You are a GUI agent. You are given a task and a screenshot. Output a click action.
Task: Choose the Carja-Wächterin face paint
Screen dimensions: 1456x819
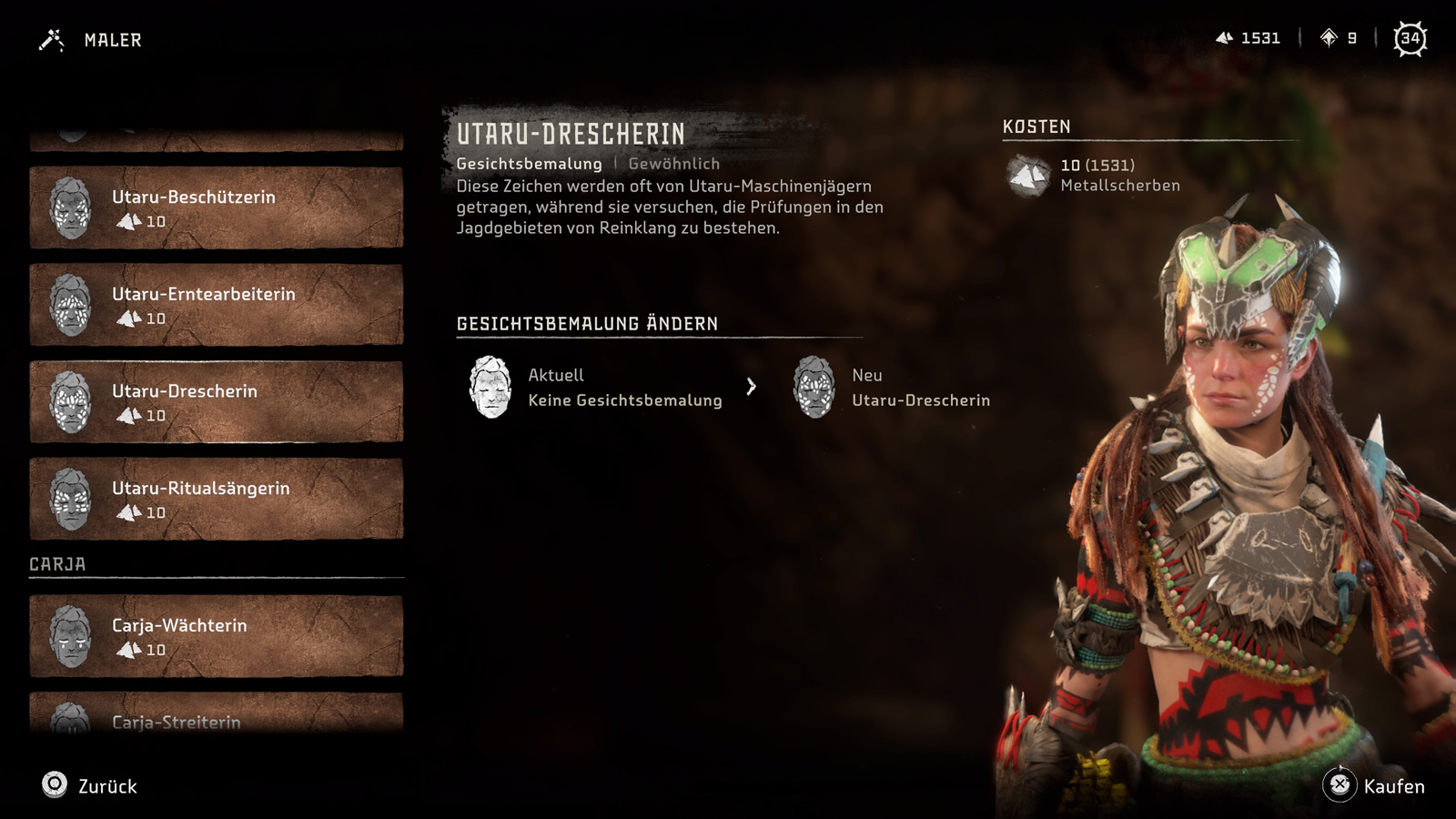coord(216,636)
